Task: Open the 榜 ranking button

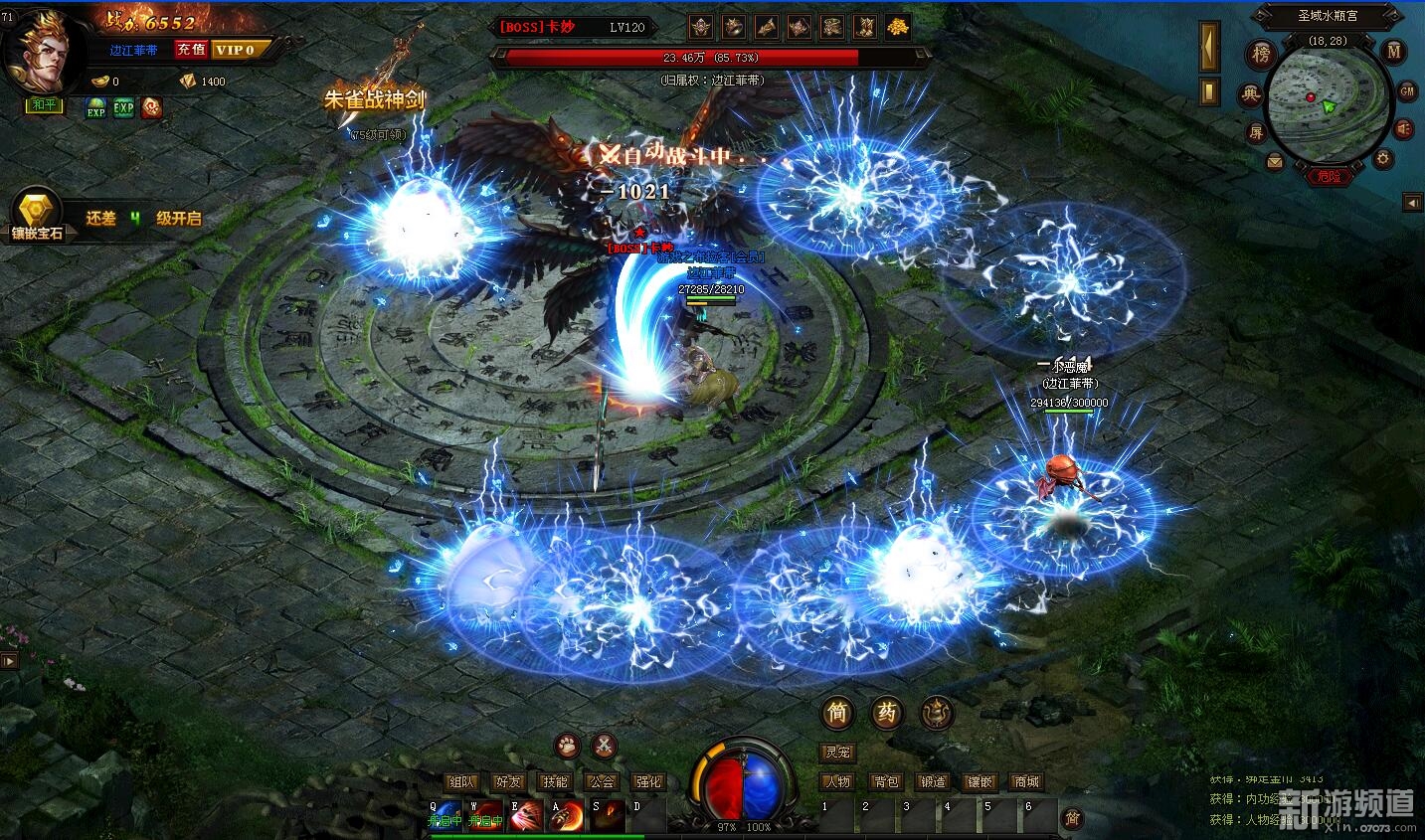Action: [x=1261, y=54]
